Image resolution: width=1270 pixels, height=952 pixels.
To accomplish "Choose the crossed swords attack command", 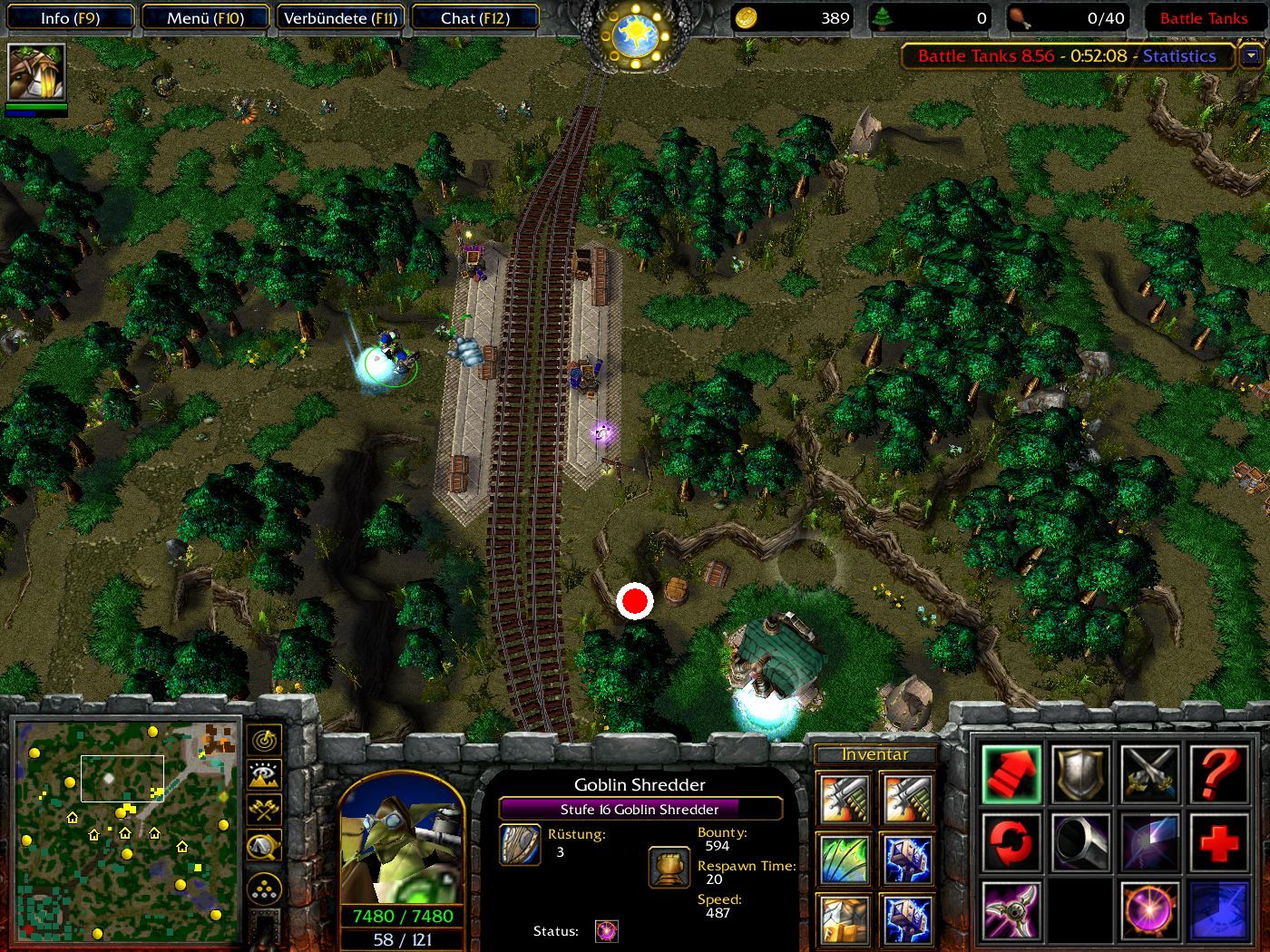I will 1149,775.
